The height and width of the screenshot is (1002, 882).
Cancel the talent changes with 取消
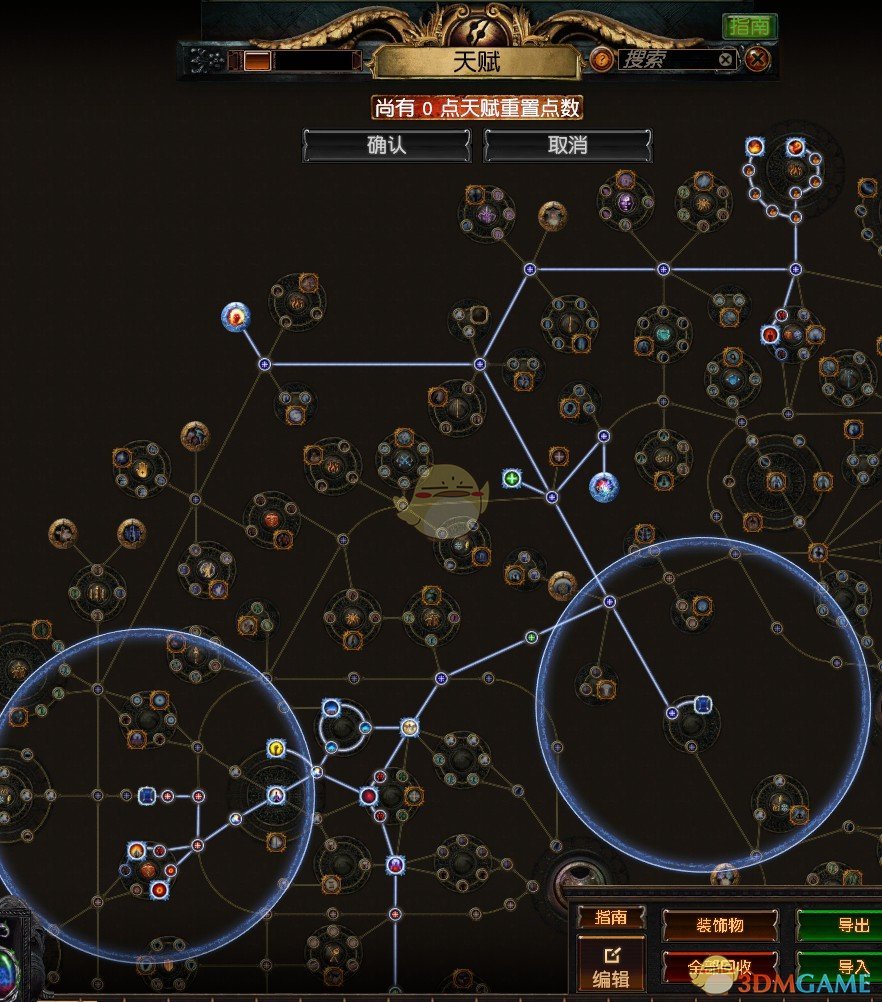point(567,146)
